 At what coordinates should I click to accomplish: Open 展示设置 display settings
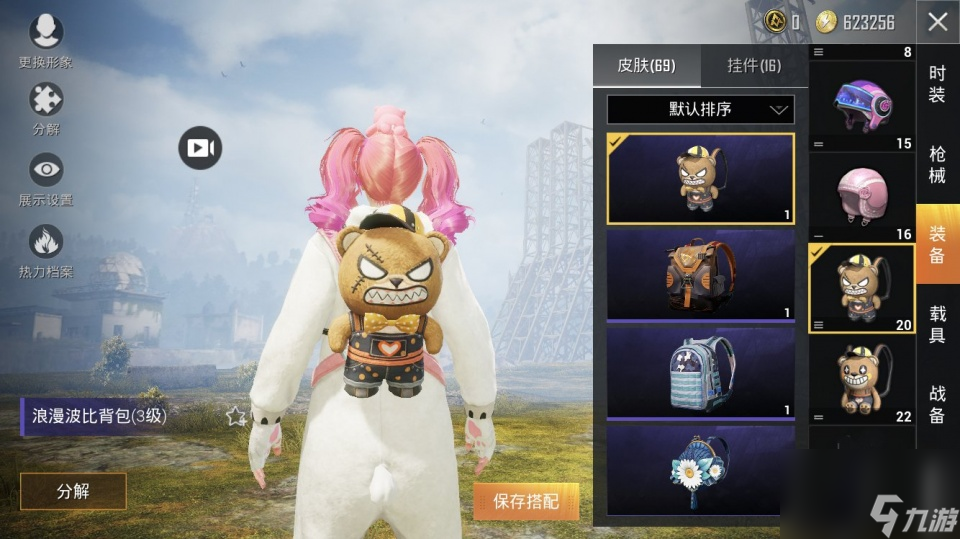point(45,170)
